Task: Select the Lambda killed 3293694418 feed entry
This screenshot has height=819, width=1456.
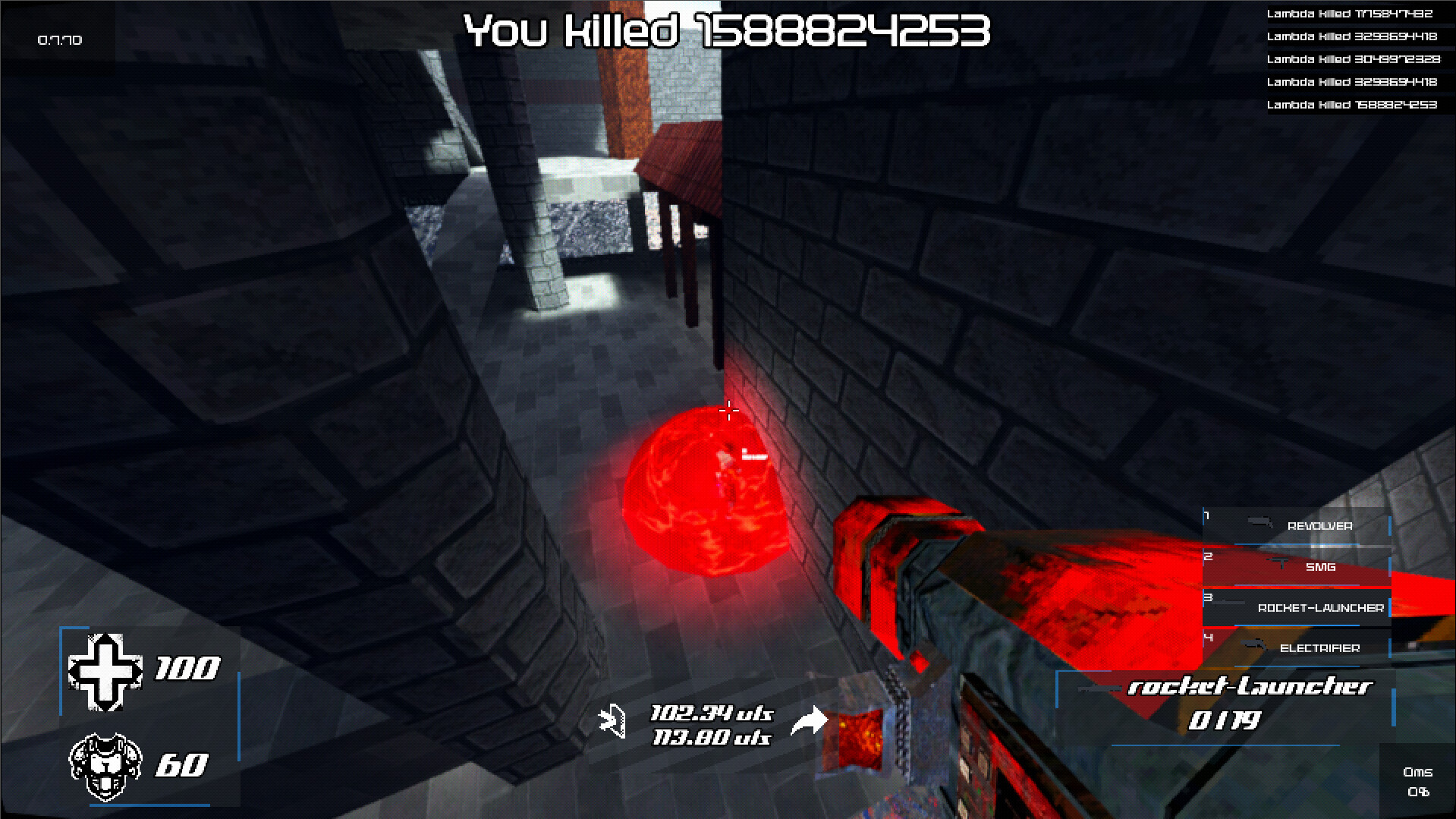Action: point(1352,35)
